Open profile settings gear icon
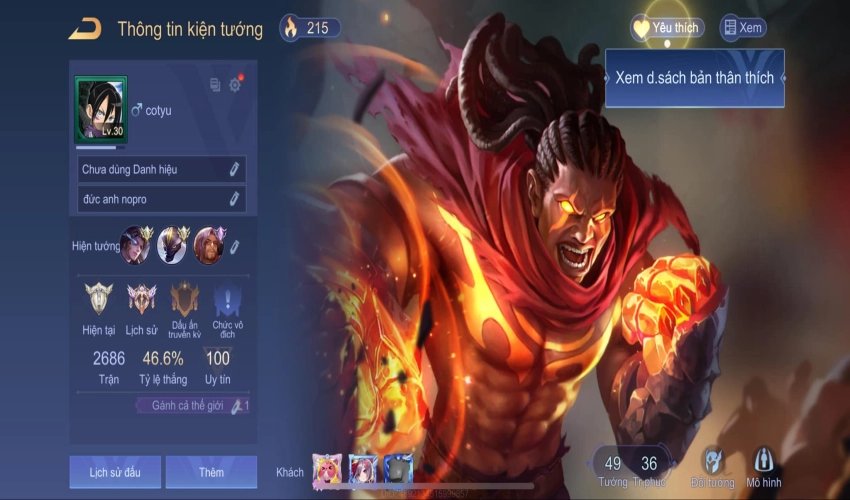This screenshot has width=850, height=500. (235, 85)
